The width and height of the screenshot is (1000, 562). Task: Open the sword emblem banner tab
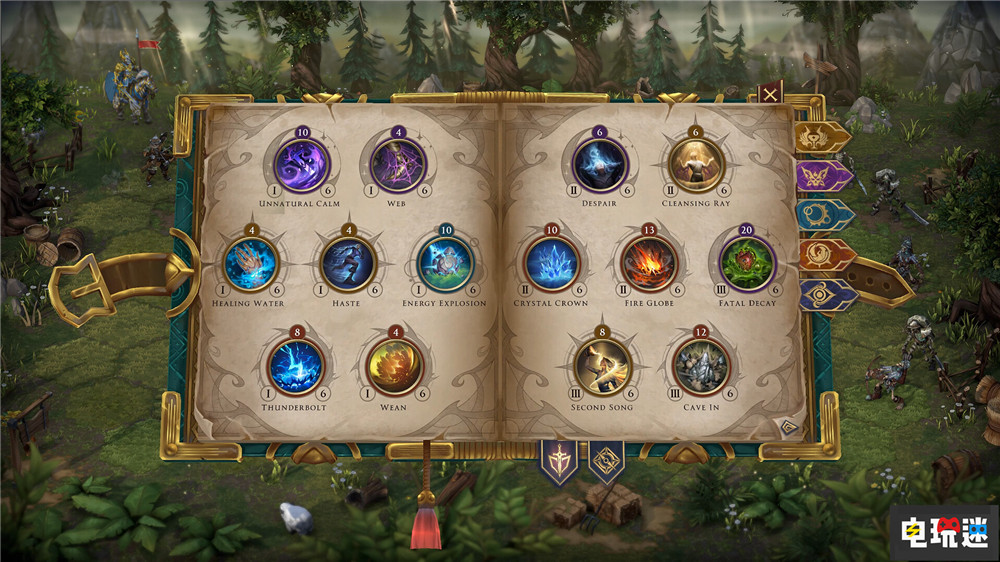coord(559,460)
